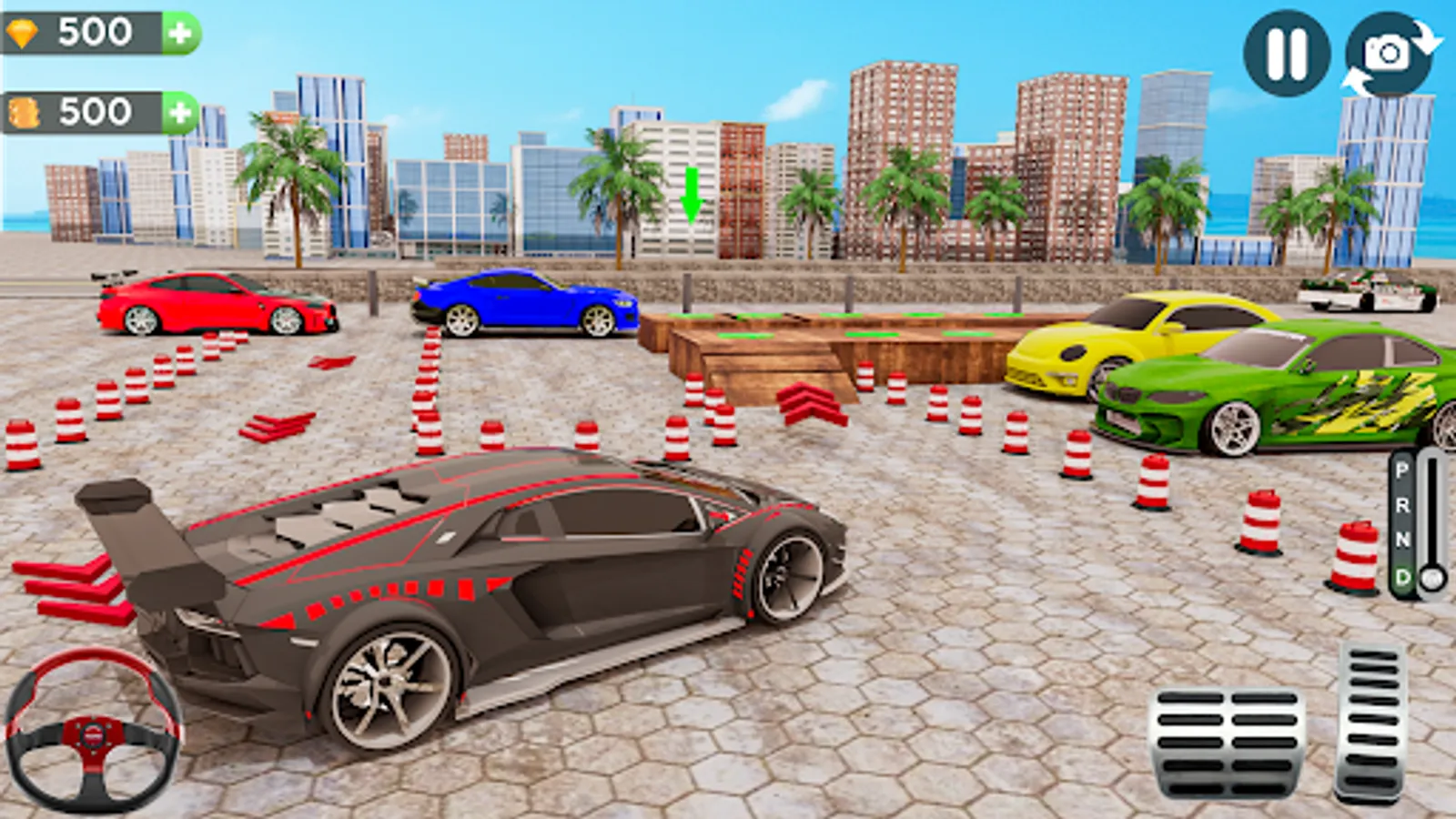The height and width of the screenshot is (819, 1456).
Task: Shift the gear to Drive (D)
Action: tap(1402, 573)
